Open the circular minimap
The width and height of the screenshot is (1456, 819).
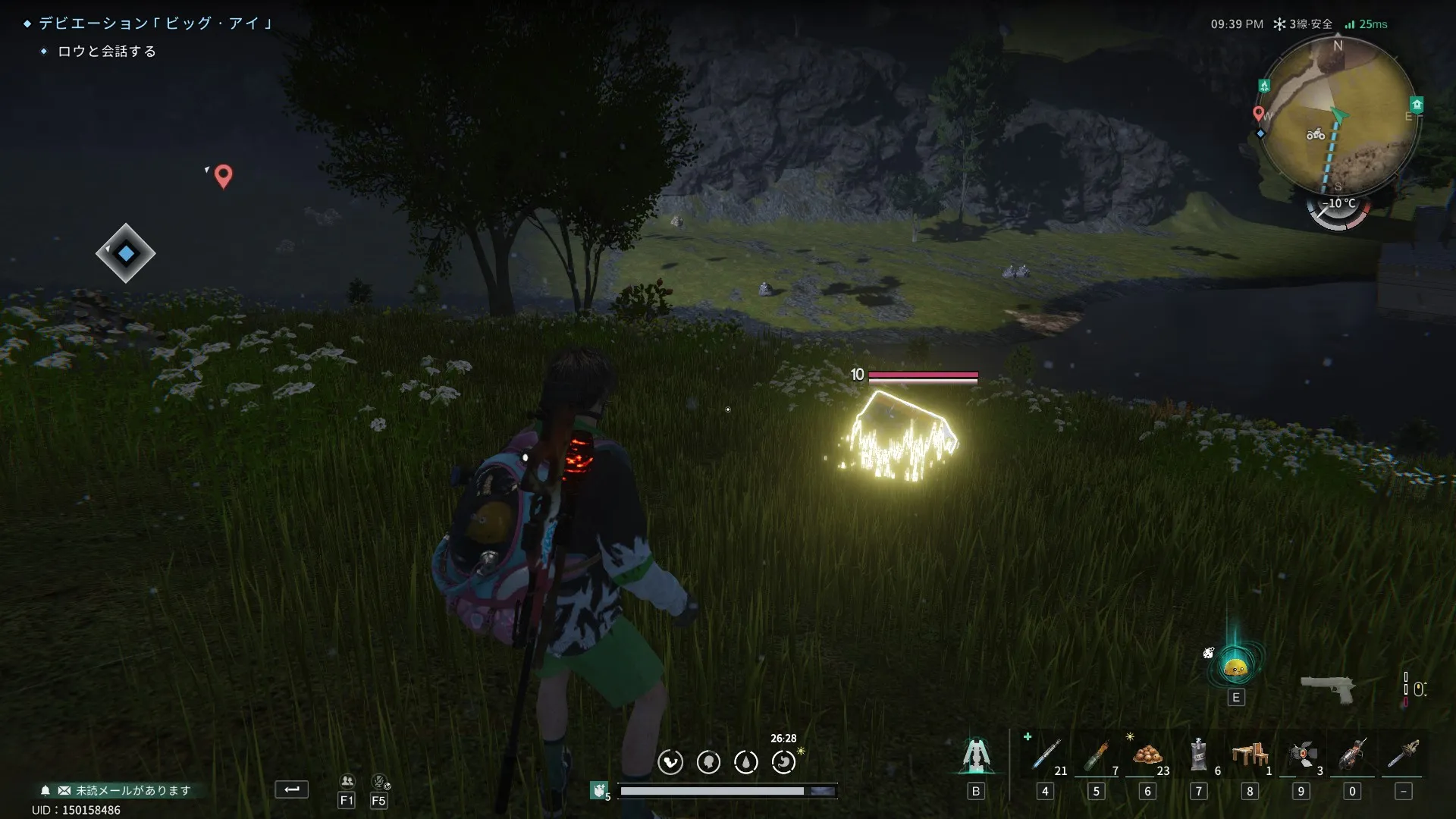1338,116
